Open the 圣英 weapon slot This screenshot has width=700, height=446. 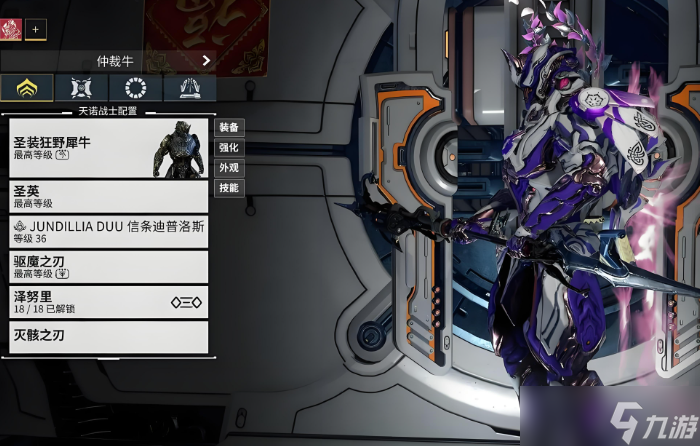[108, 196]
